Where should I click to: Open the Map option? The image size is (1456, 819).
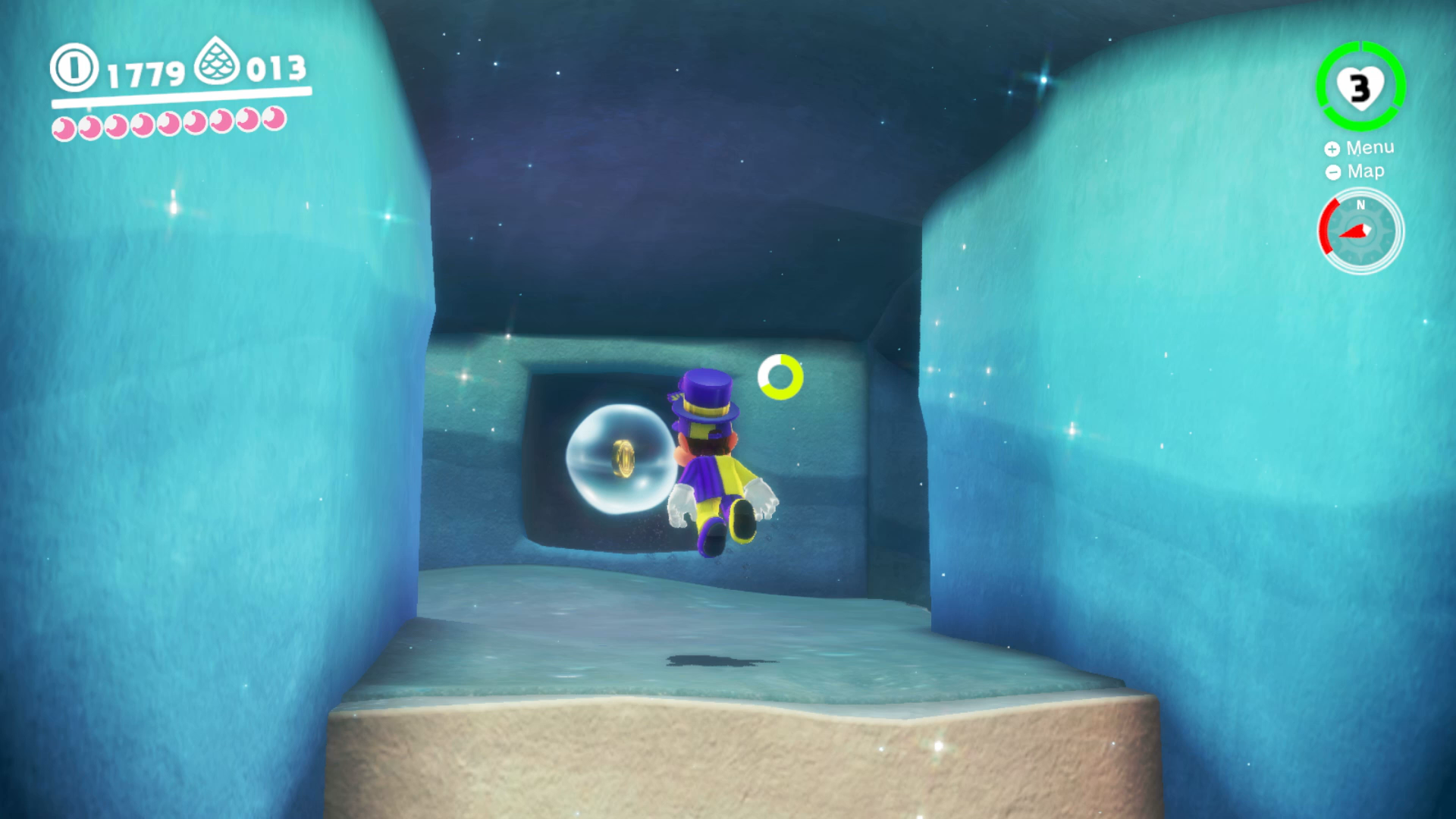click(x=1366, y=171)
